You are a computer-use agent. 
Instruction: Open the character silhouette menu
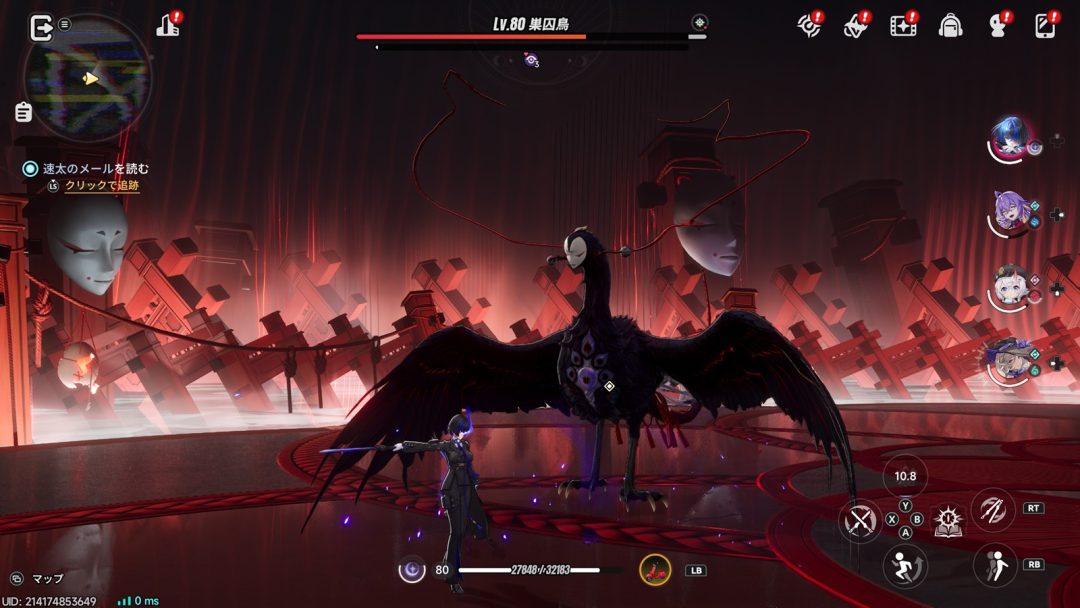(997, 26)
